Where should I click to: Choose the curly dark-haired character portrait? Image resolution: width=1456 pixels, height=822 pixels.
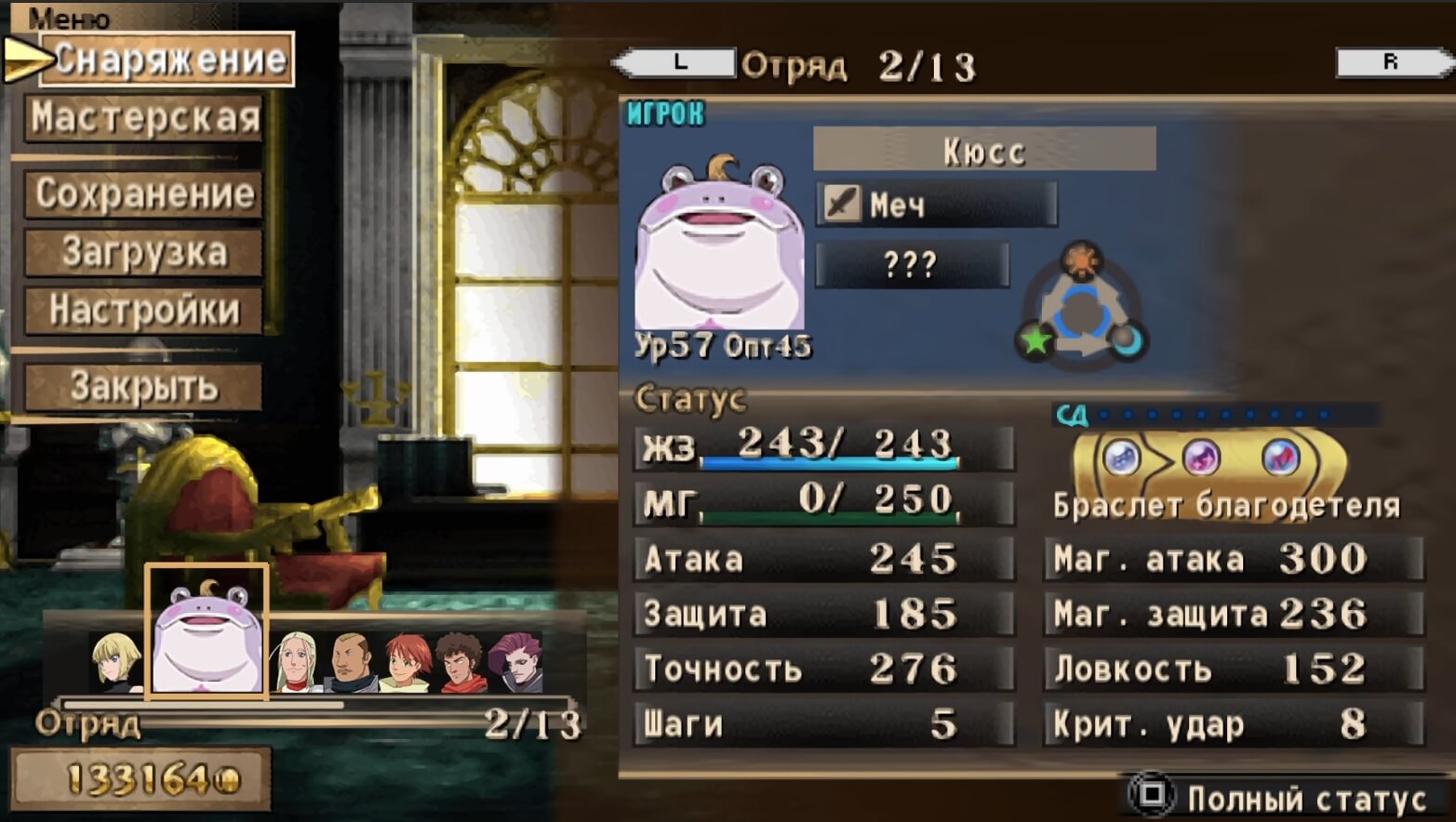(461, 662)
